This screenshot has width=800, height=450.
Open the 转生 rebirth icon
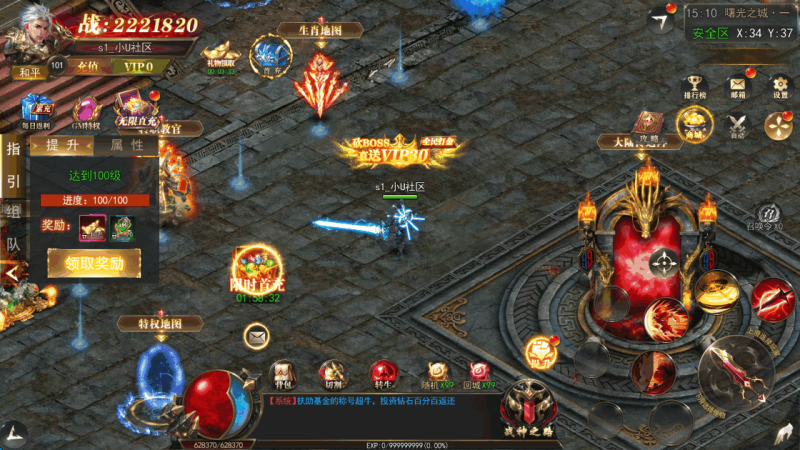(381, 373)
